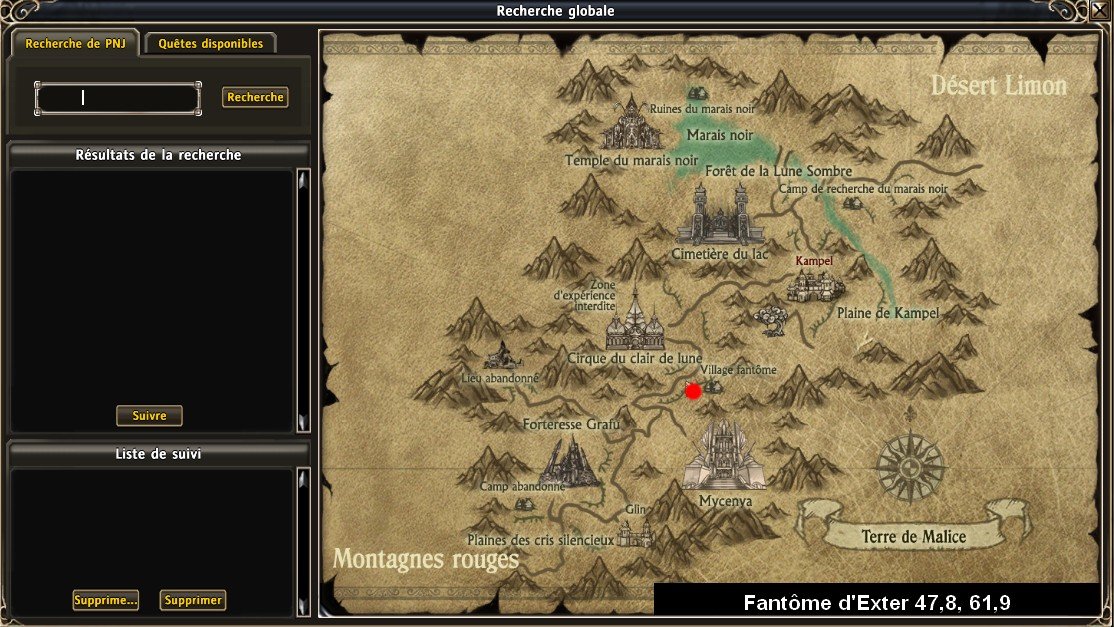This screenshot has width=1114, height=627.
Task: Open the Quêtes disponibles tab
Action: pyautogui.click(x=210, y=44)
